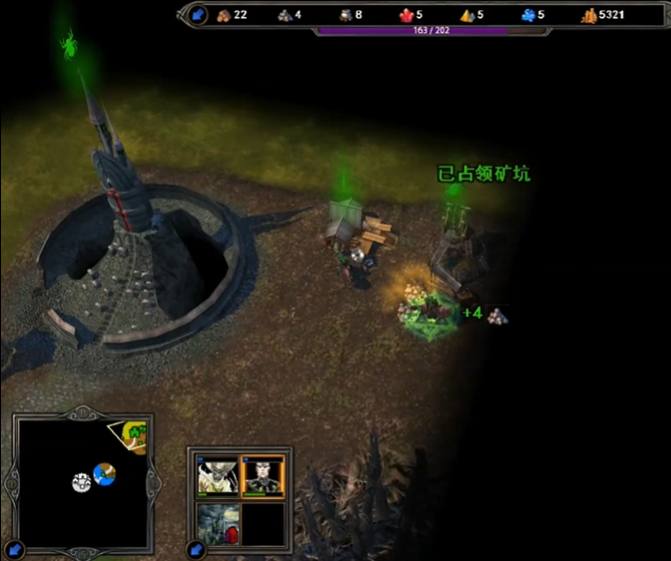This screenshot has width=671, height=561.
Task: Click the minimap panel
Action: click(81, 480)
